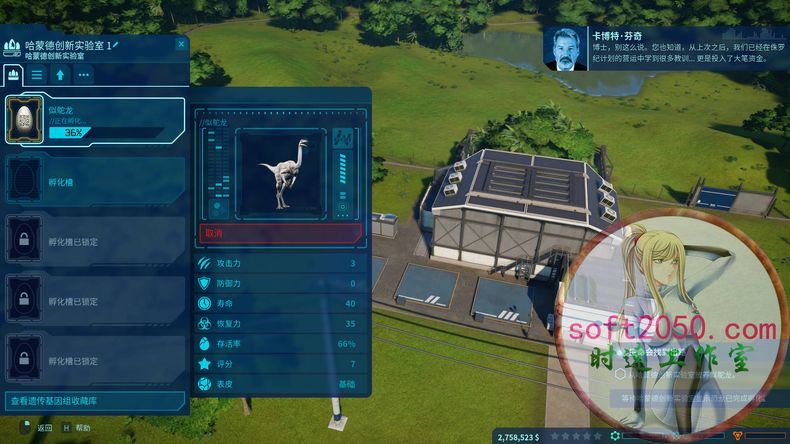Select the incubating 似鸵龙 egg slot
The height and width of the screenshot is (444, 790).
95,122
